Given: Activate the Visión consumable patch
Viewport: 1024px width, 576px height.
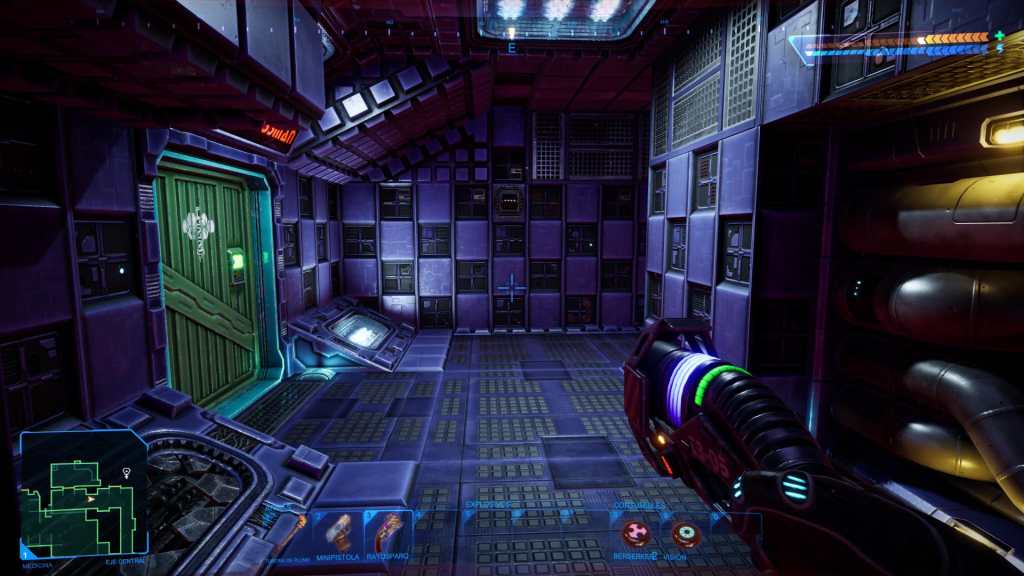Looking at the screenshot, I should [x=685, y=535].
